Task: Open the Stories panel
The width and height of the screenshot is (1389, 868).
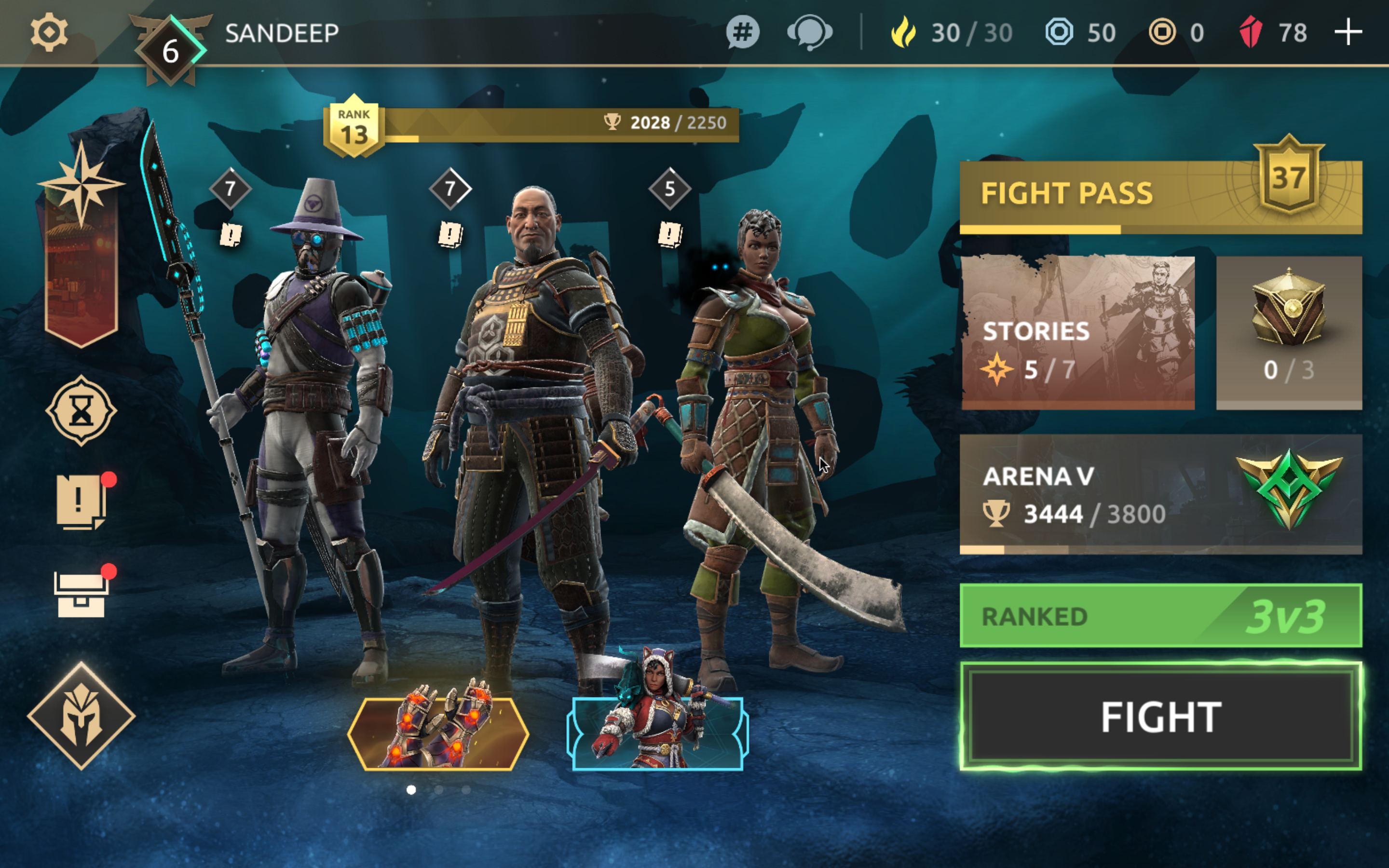Action: (1077, 332)
